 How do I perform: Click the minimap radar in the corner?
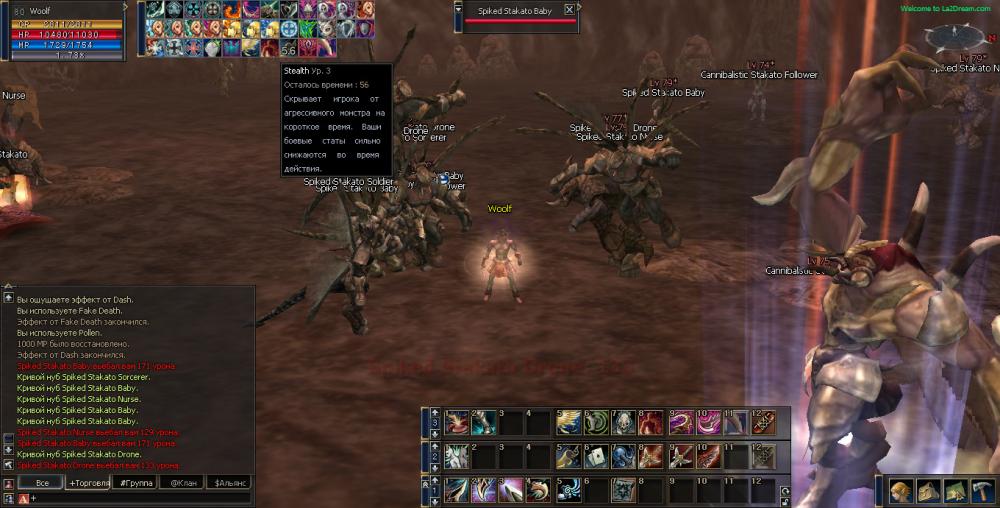tap(956, 38)
